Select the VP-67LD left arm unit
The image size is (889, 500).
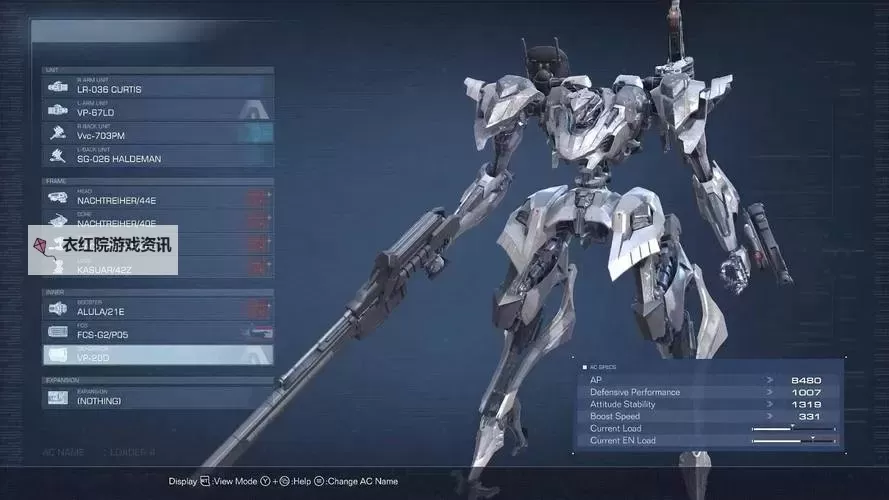(x=158, y=110)
